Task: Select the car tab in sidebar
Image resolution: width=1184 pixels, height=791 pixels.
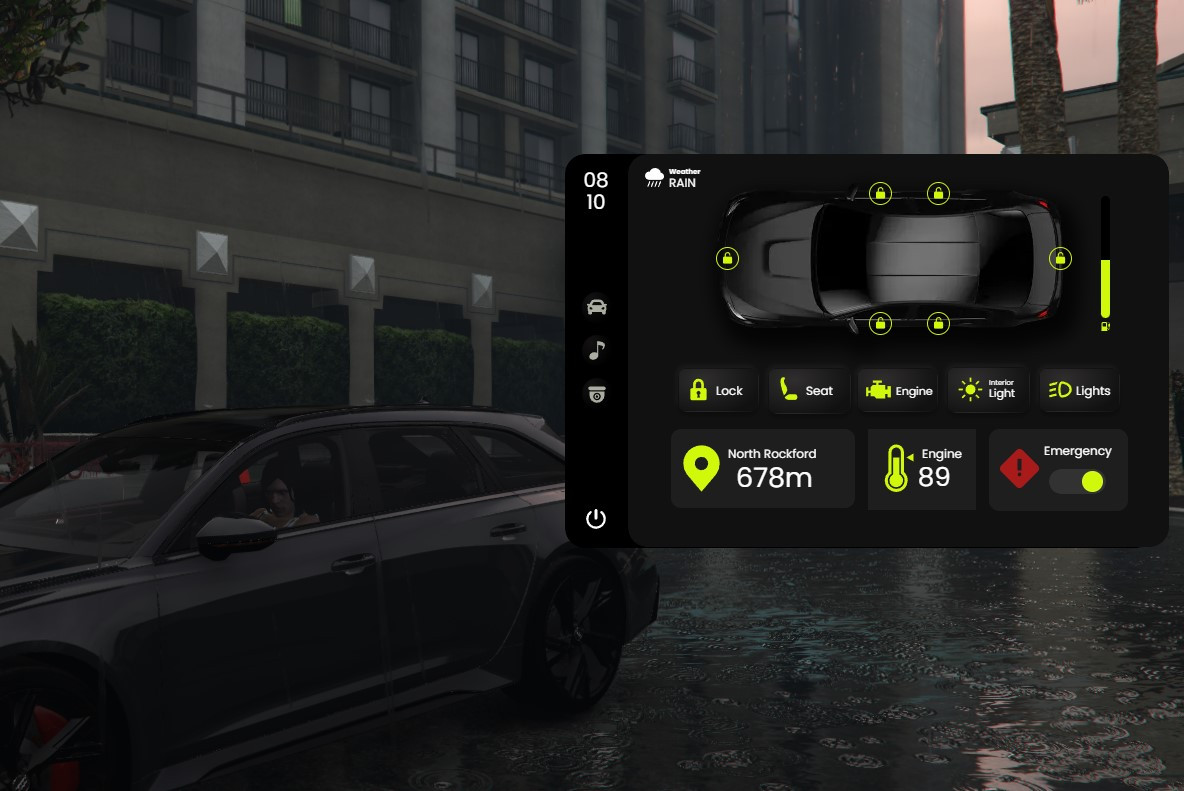Action: pos(596,307)
